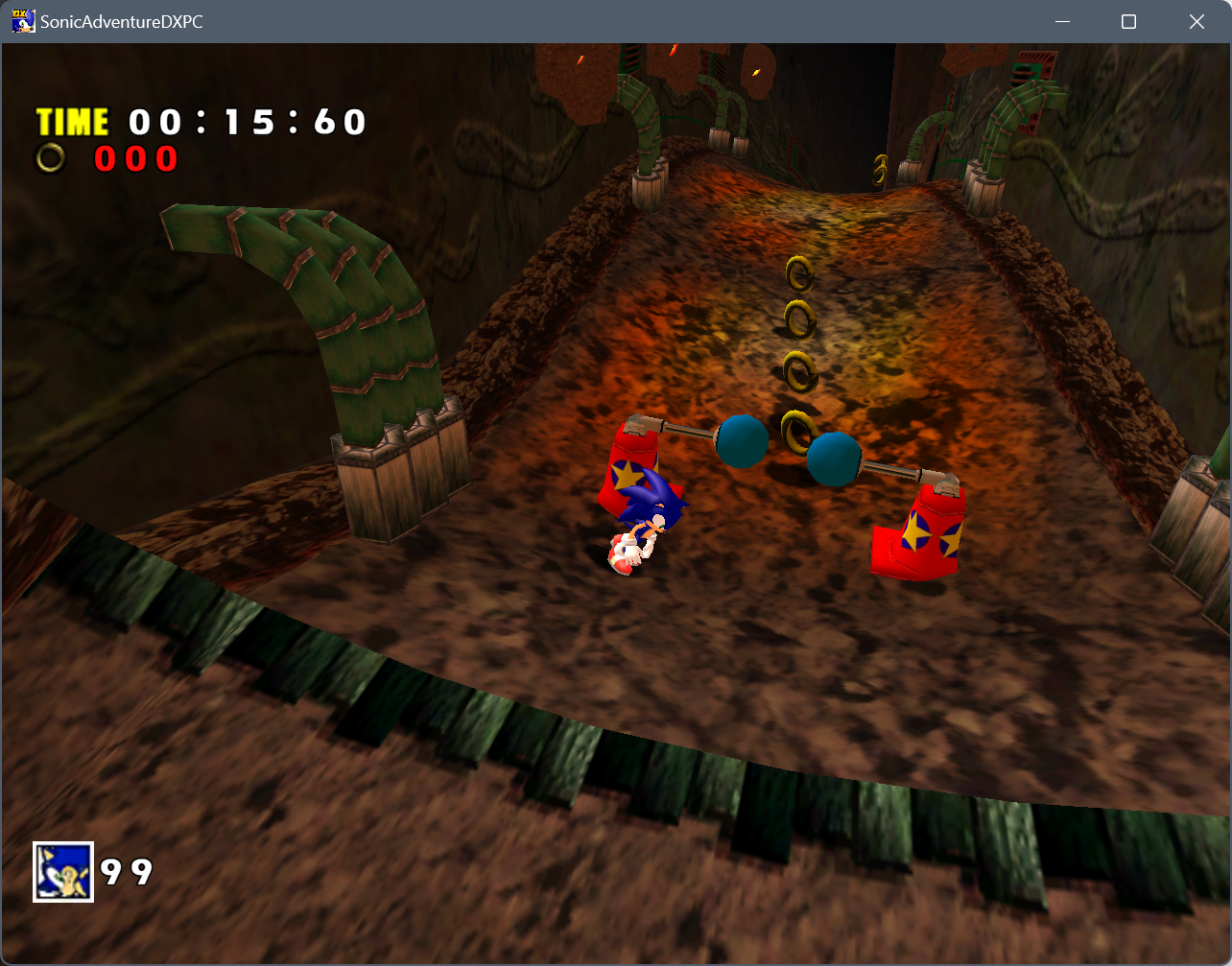Screen dimensions: 1232x966
Task: Select the SonicAdventureDXPC title bar icon
Action: 22,20
